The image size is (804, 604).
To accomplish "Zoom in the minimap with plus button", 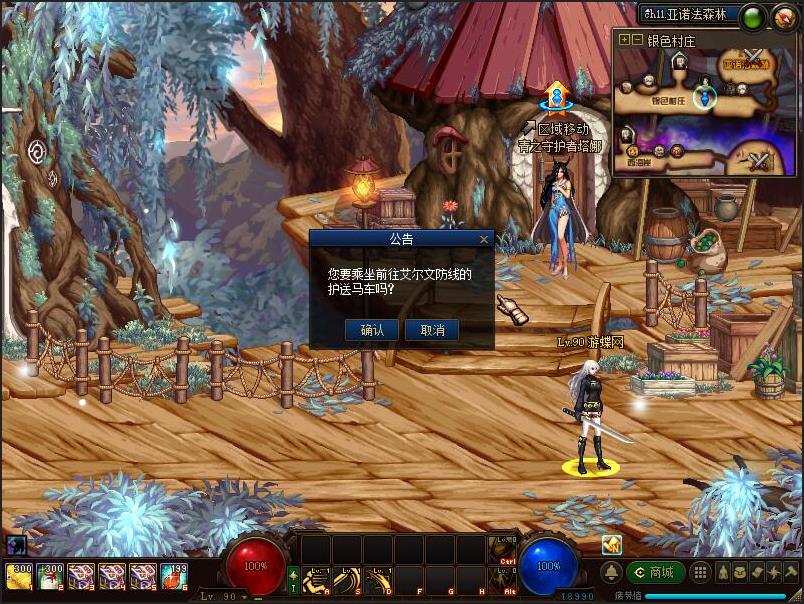I will pos(625,40).
